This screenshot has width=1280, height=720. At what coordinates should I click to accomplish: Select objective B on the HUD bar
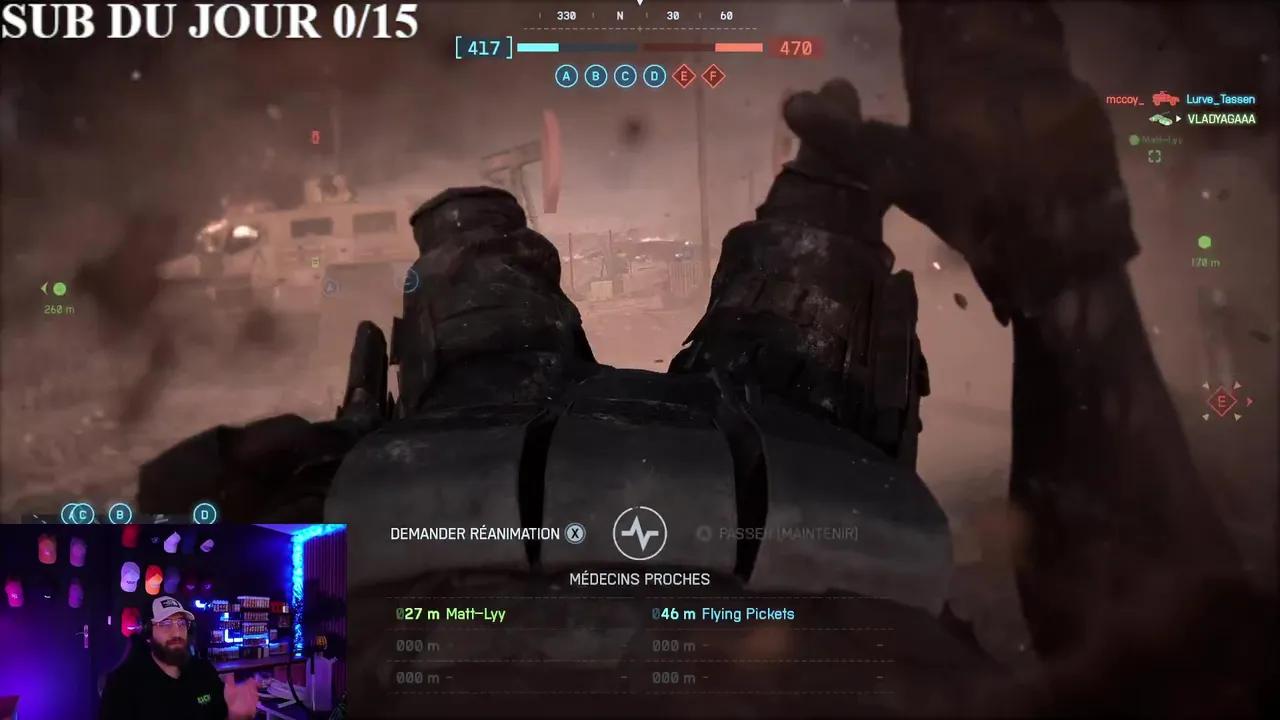595,76
